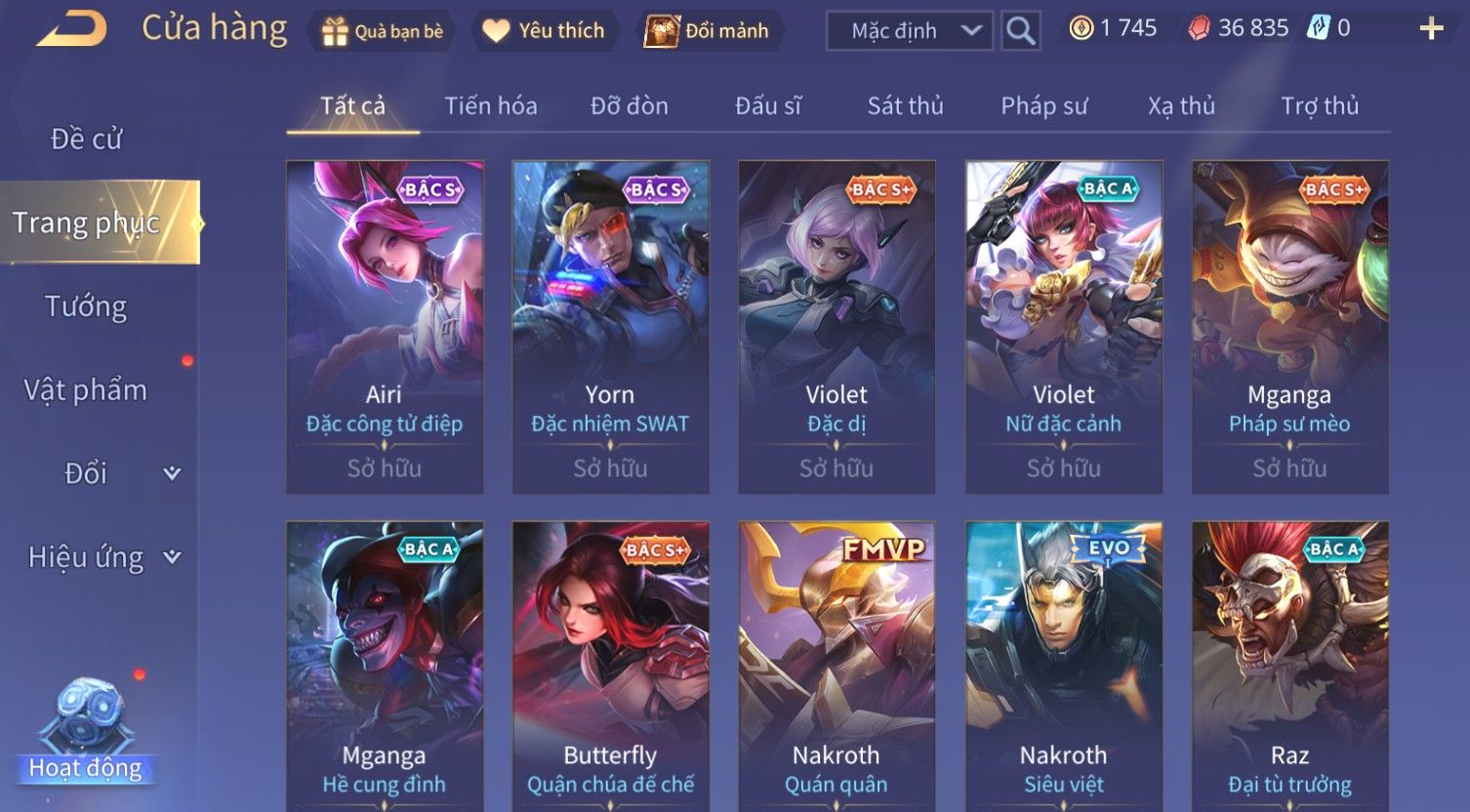The height and width of the screenshot is (812, 1470).
Task: Go to the Vật phẩm items section
Action: (86, 390)
